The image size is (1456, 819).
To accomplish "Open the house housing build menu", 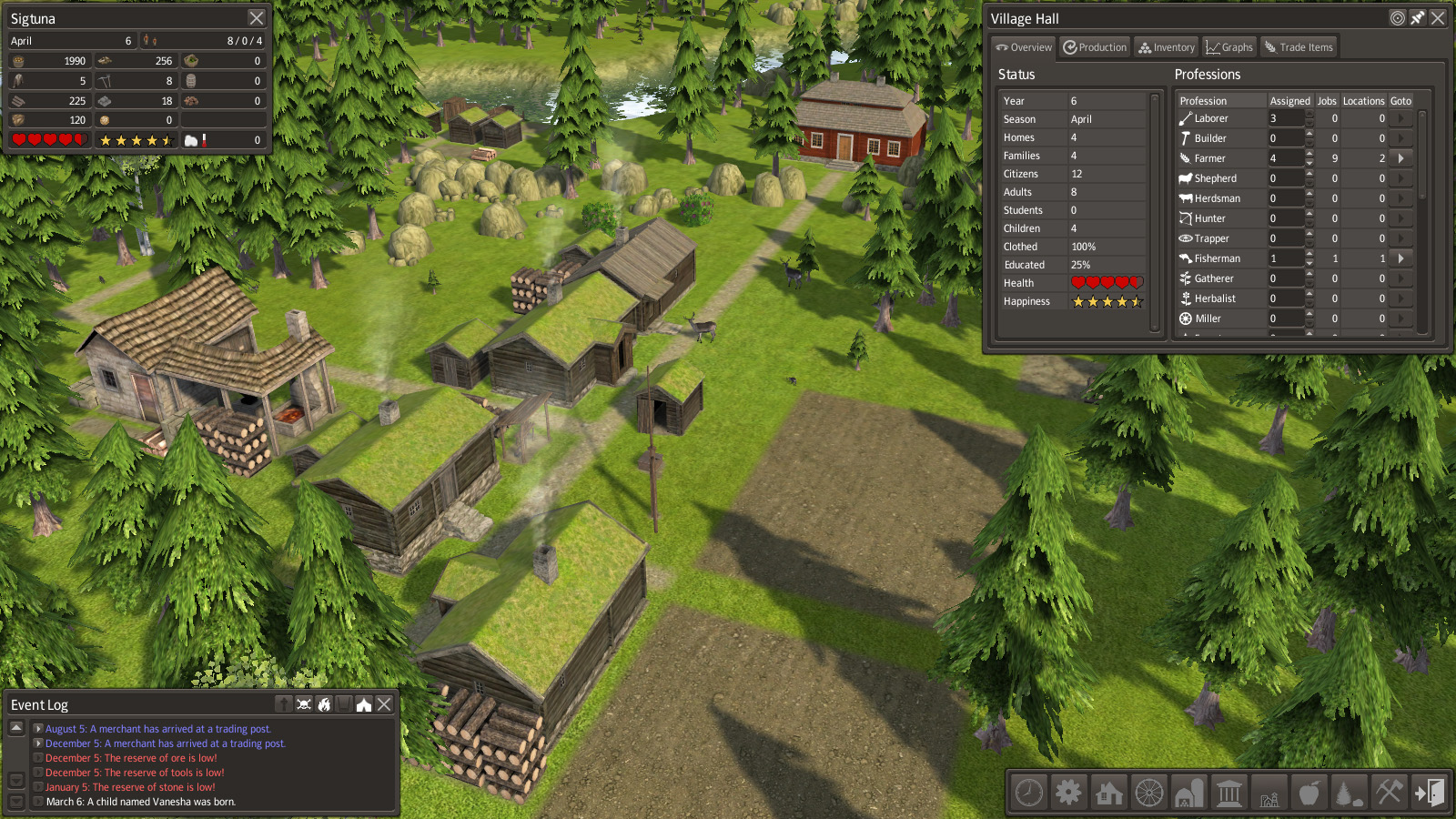I will [1109, 793].
